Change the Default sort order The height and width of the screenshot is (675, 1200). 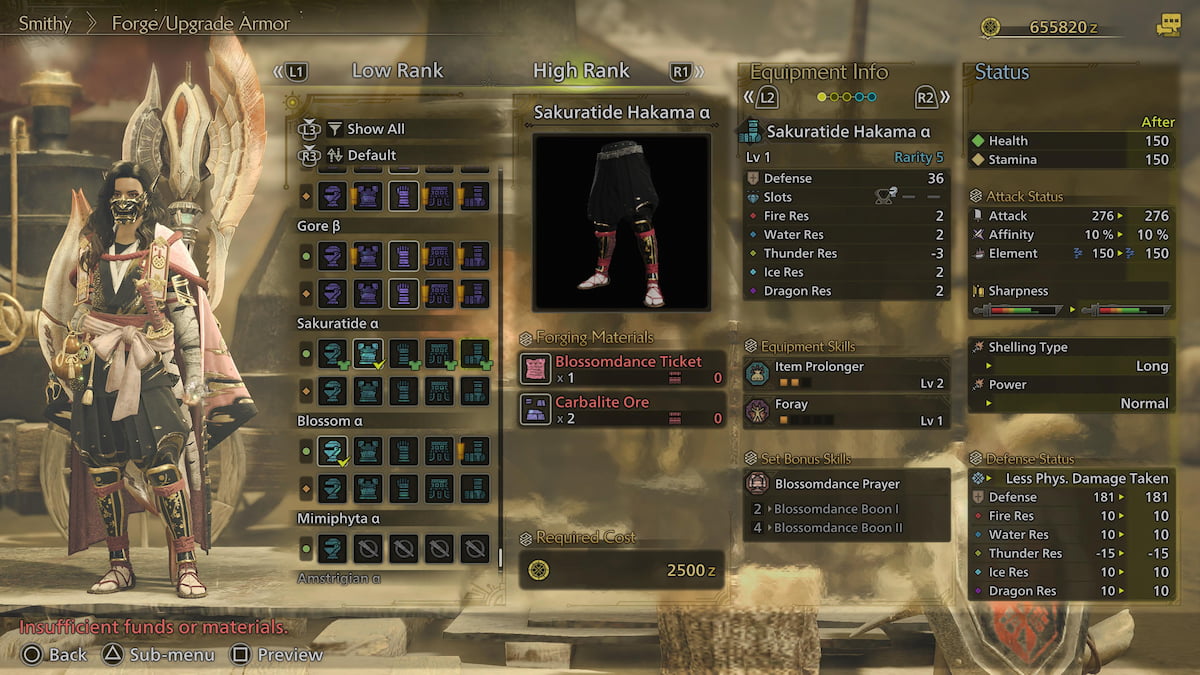(371, 155)
